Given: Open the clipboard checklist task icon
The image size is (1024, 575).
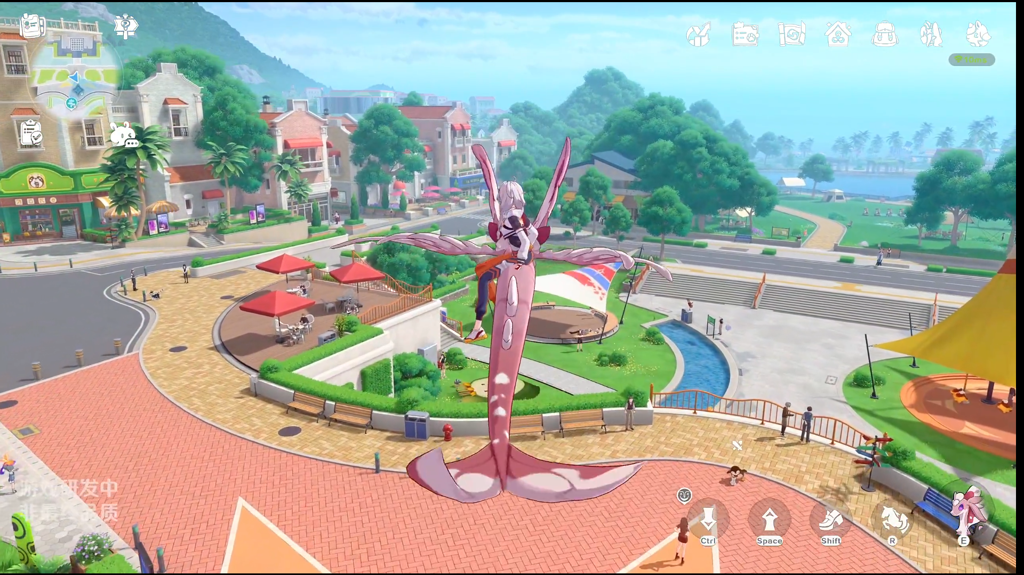Looking at the screenshot, I should tap(30, 132).
